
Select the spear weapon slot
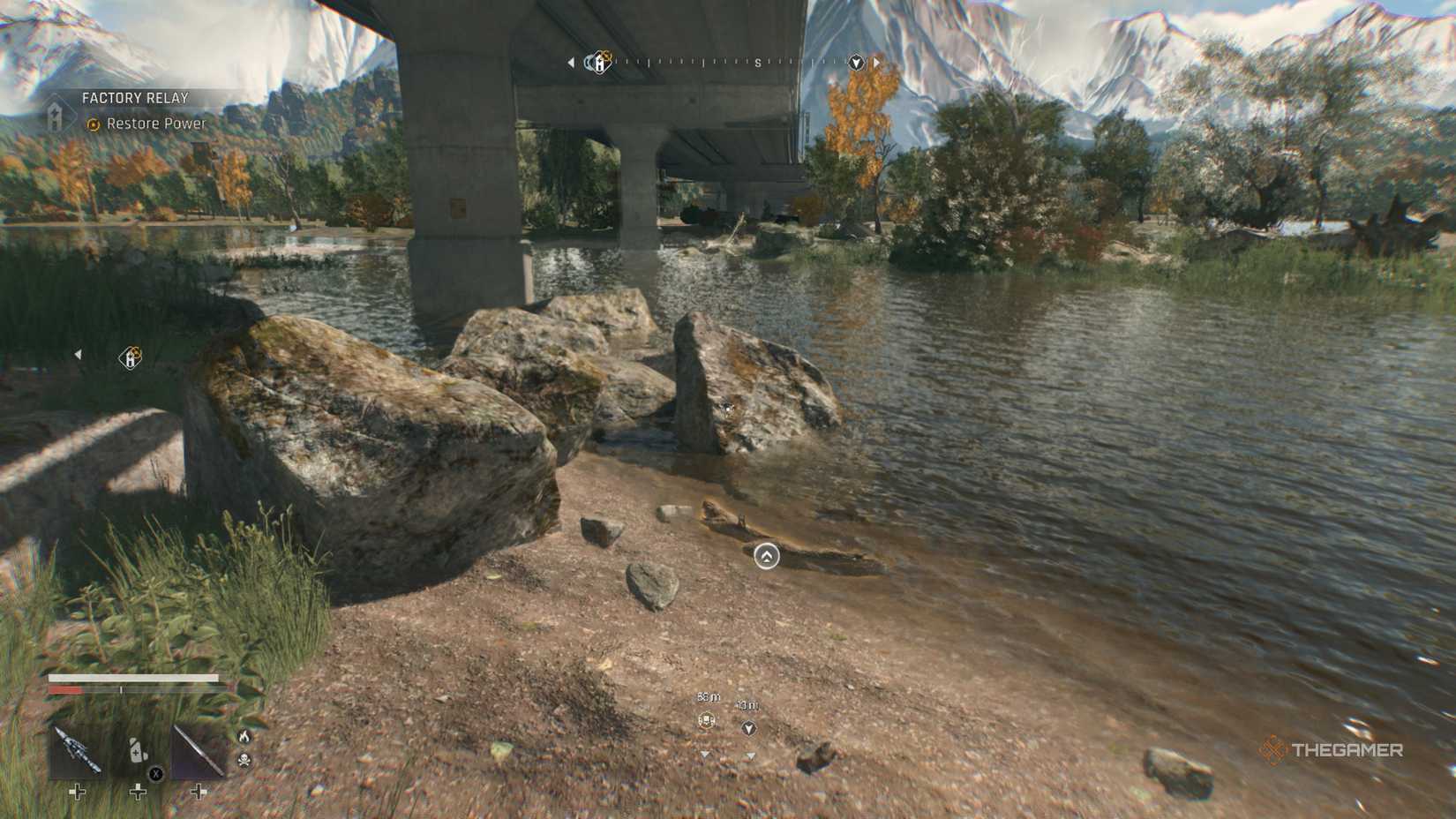pyautogui.click(x=199, y=750)
